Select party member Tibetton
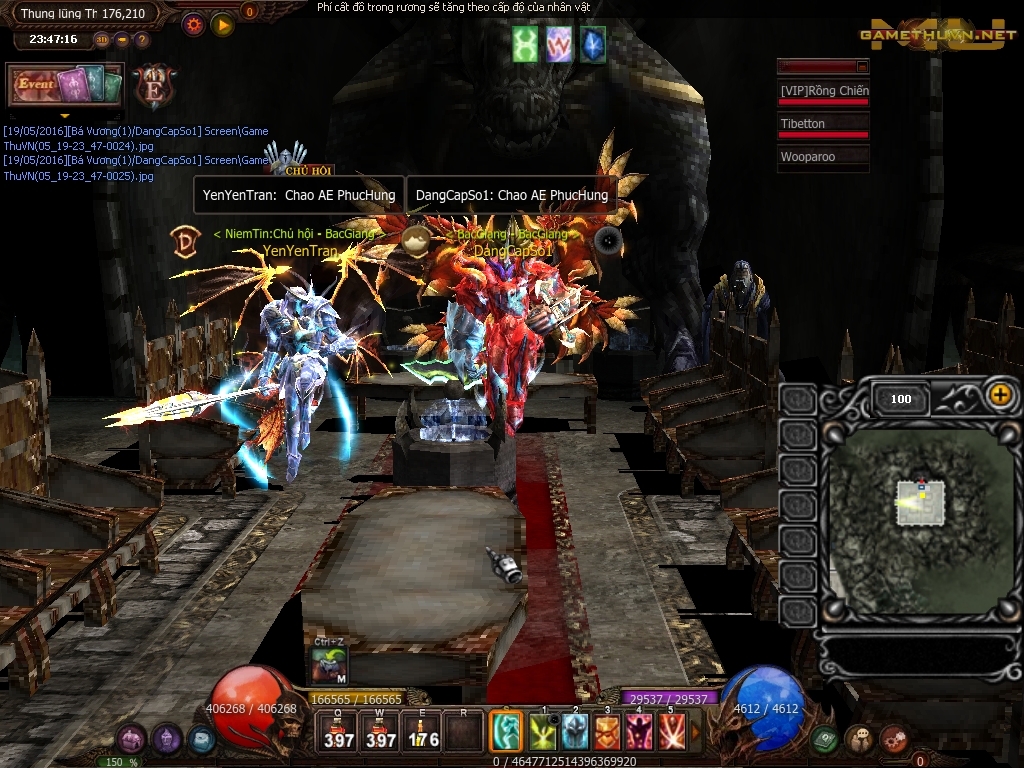 (823, 125)
